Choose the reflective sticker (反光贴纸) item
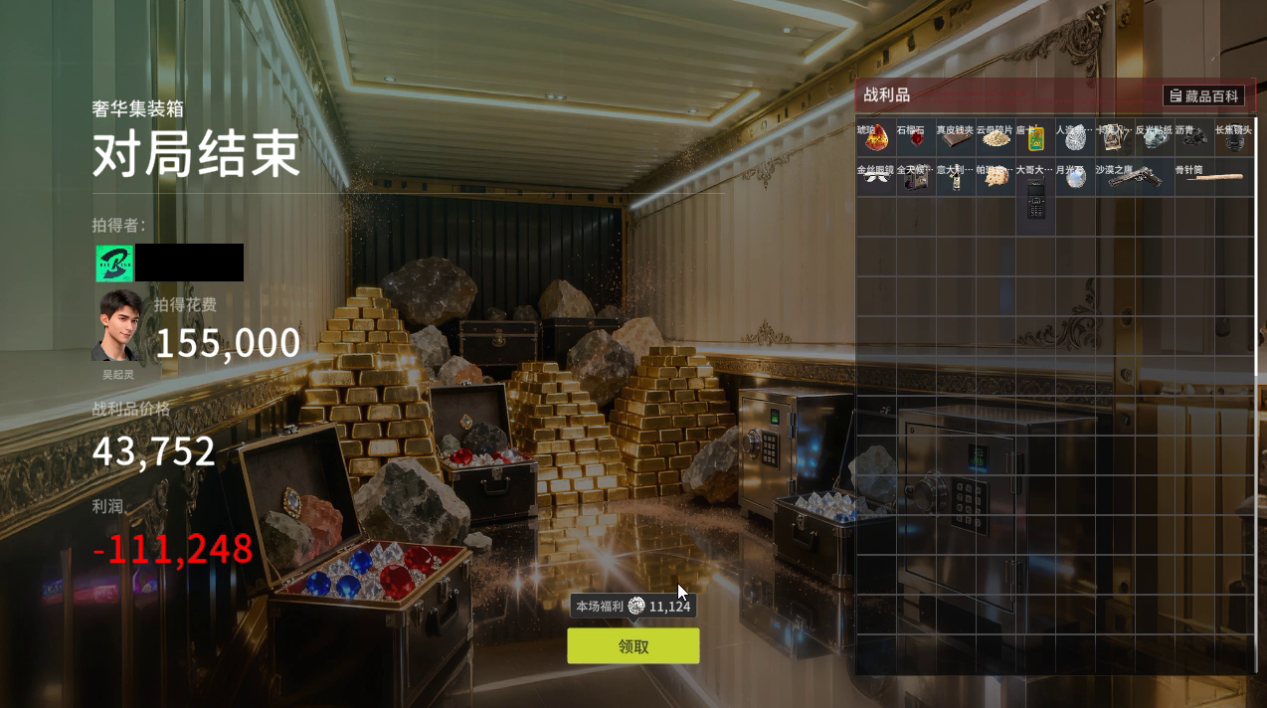This screenshot has width=1267, height=708. [1156, 138]
